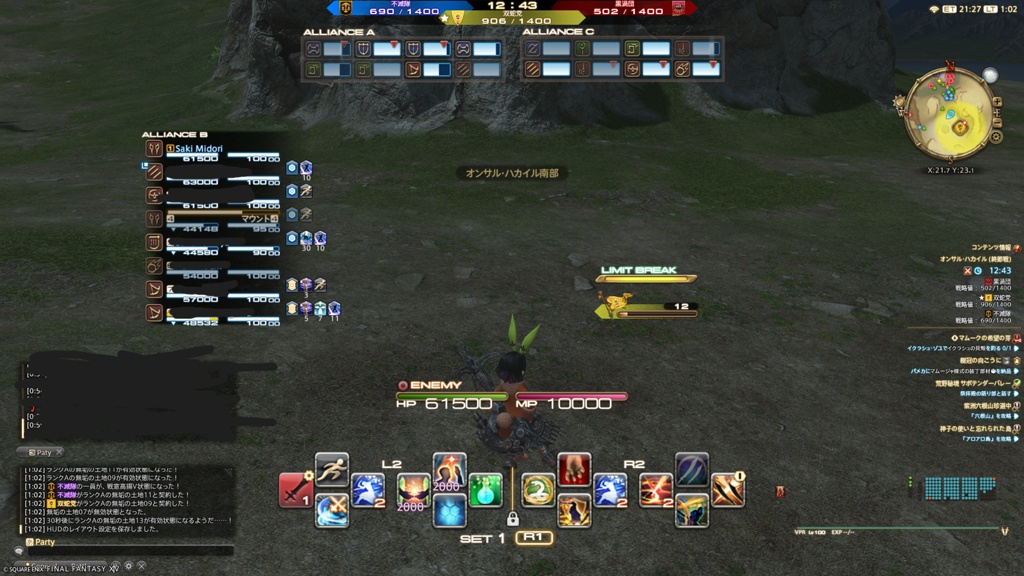1024x576 pixels.
Task: Open the chat speech-bubble channel selector
Action: pos(18,550)
